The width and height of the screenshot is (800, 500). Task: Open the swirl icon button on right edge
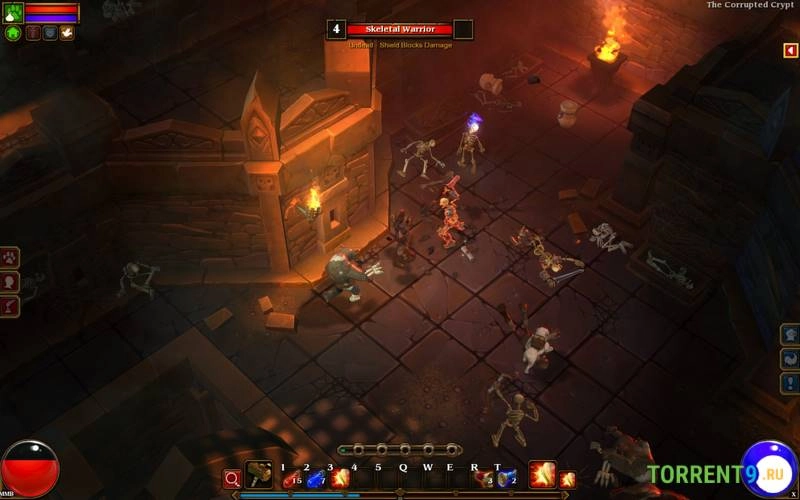[790, 359]
